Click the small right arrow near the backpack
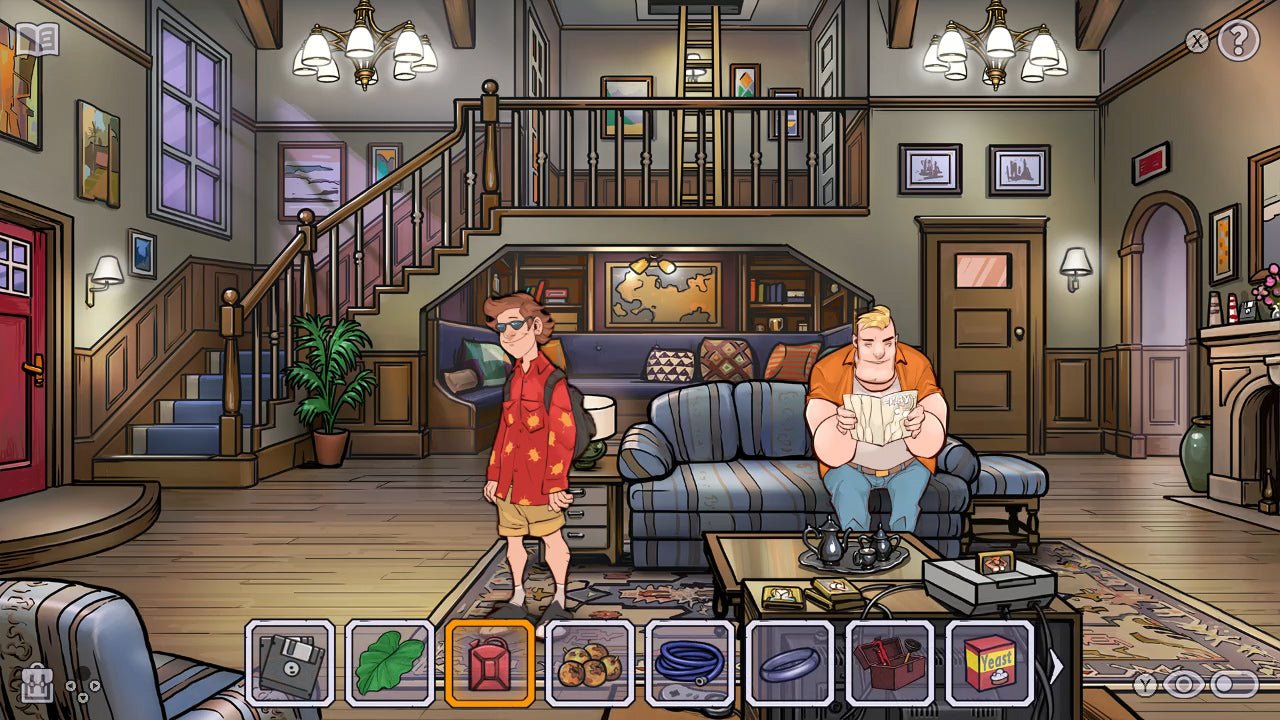Viewport: 1280px width, 720px height. (95, 686)
